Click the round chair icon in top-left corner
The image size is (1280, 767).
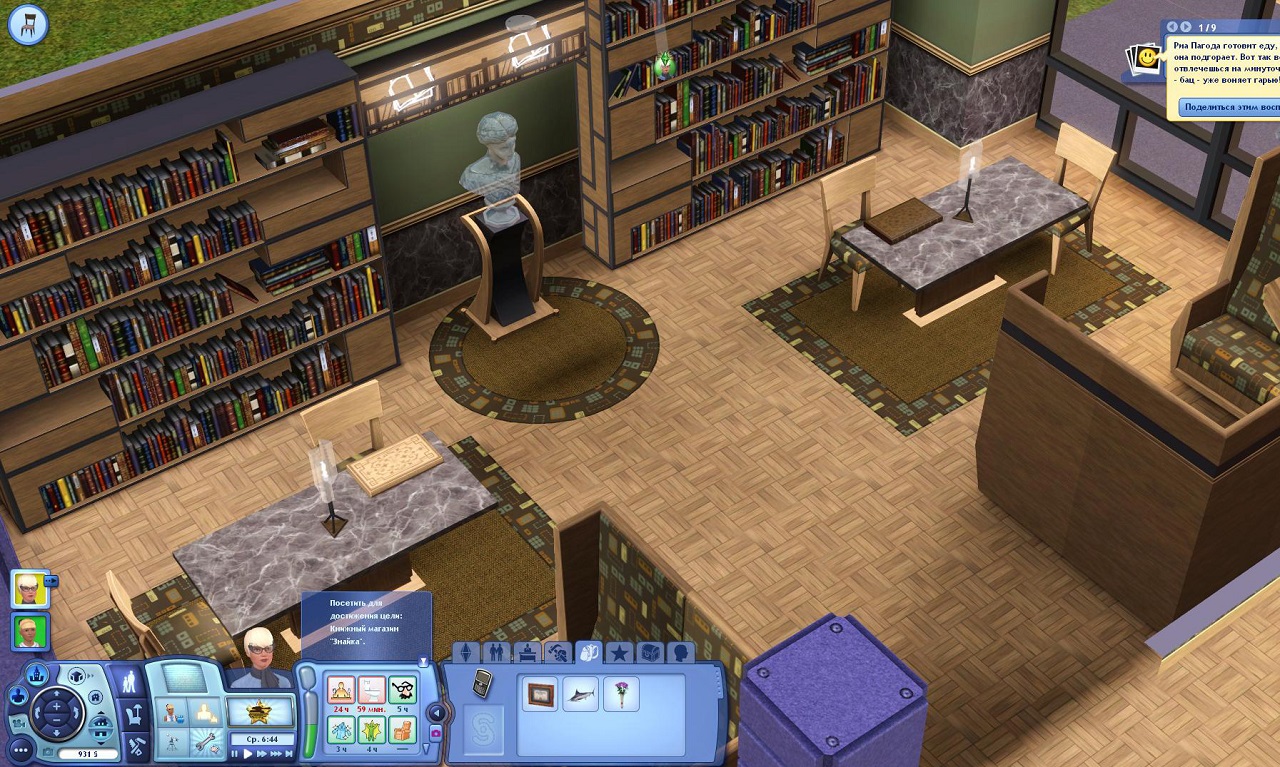tap(28, 24)
